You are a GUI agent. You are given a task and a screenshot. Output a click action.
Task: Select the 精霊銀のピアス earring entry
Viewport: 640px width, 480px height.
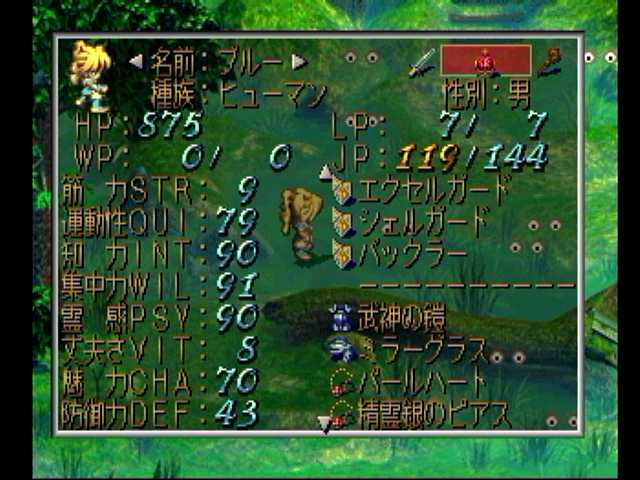pyautogui.click(x=425, y=412)
